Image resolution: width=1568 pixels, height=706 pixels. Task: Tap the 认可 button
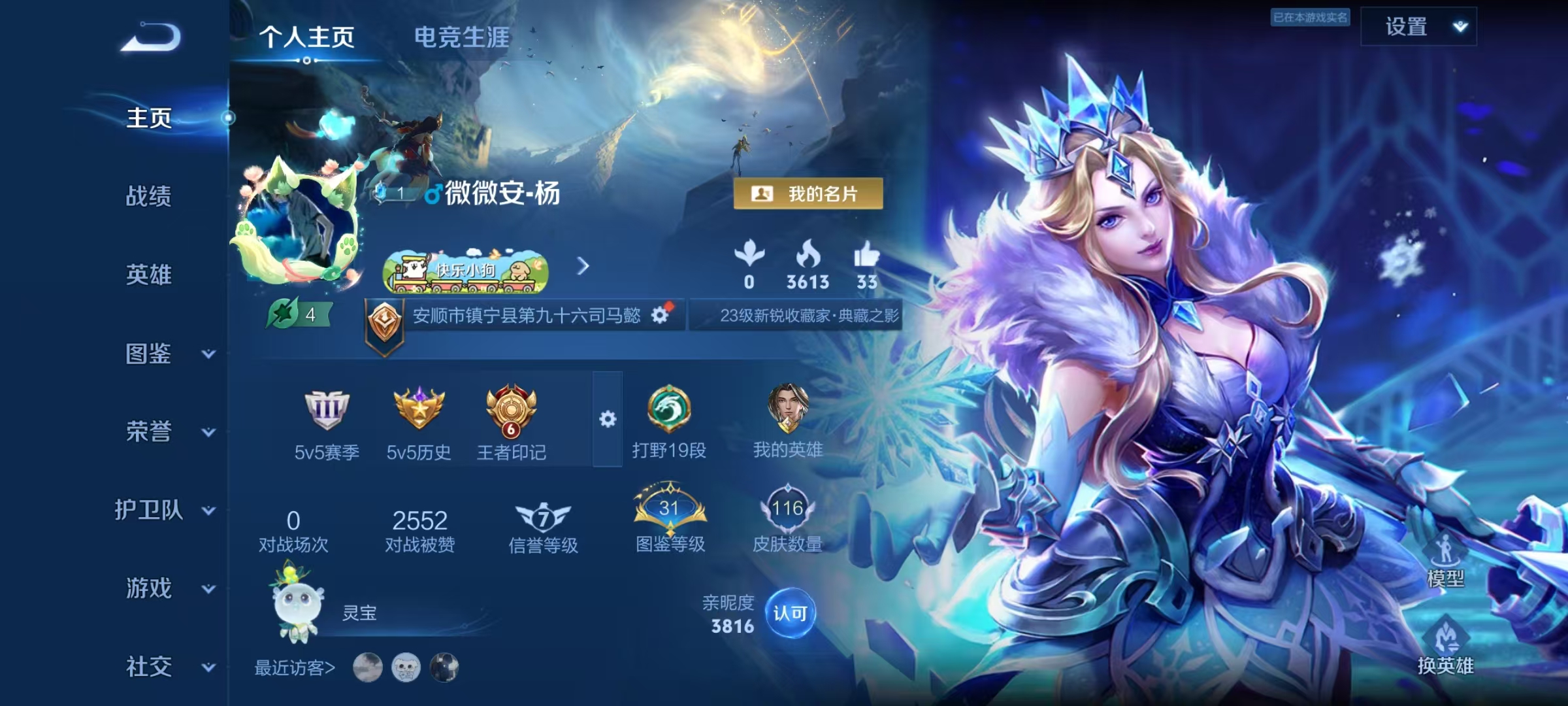pos(790,613)
